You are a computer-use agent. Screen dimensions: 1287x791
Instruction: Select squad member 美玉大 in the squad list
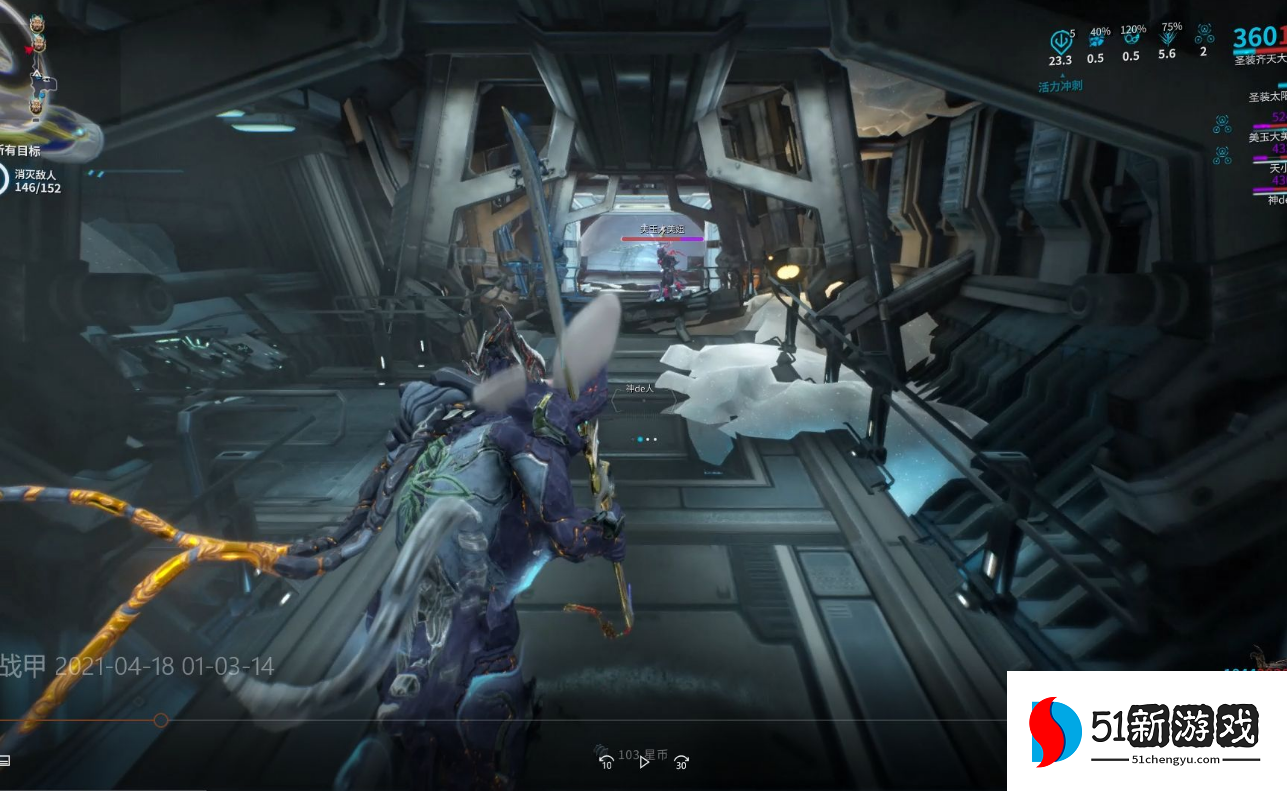click(x=1266, y=137)
